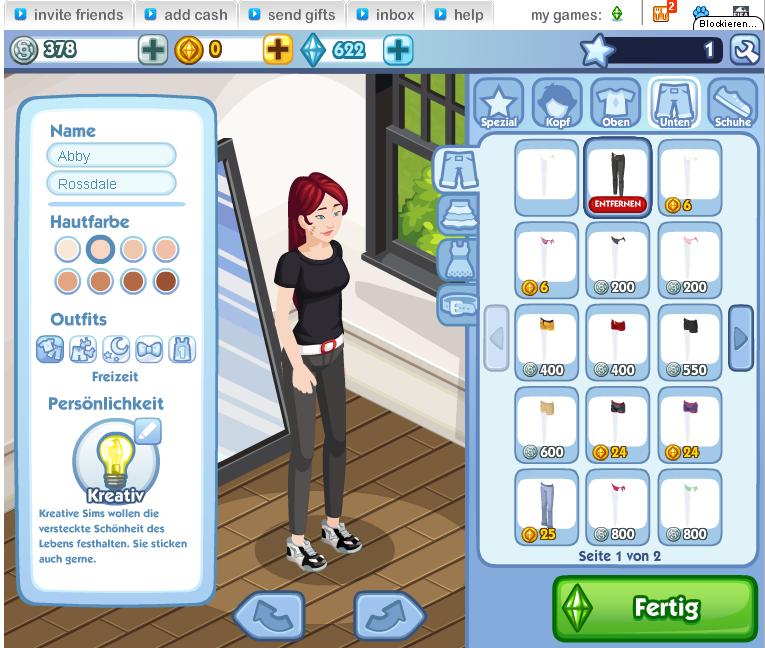765x648 pixels.
Task: Click invite friends in top bar
Action: point(69,15)
